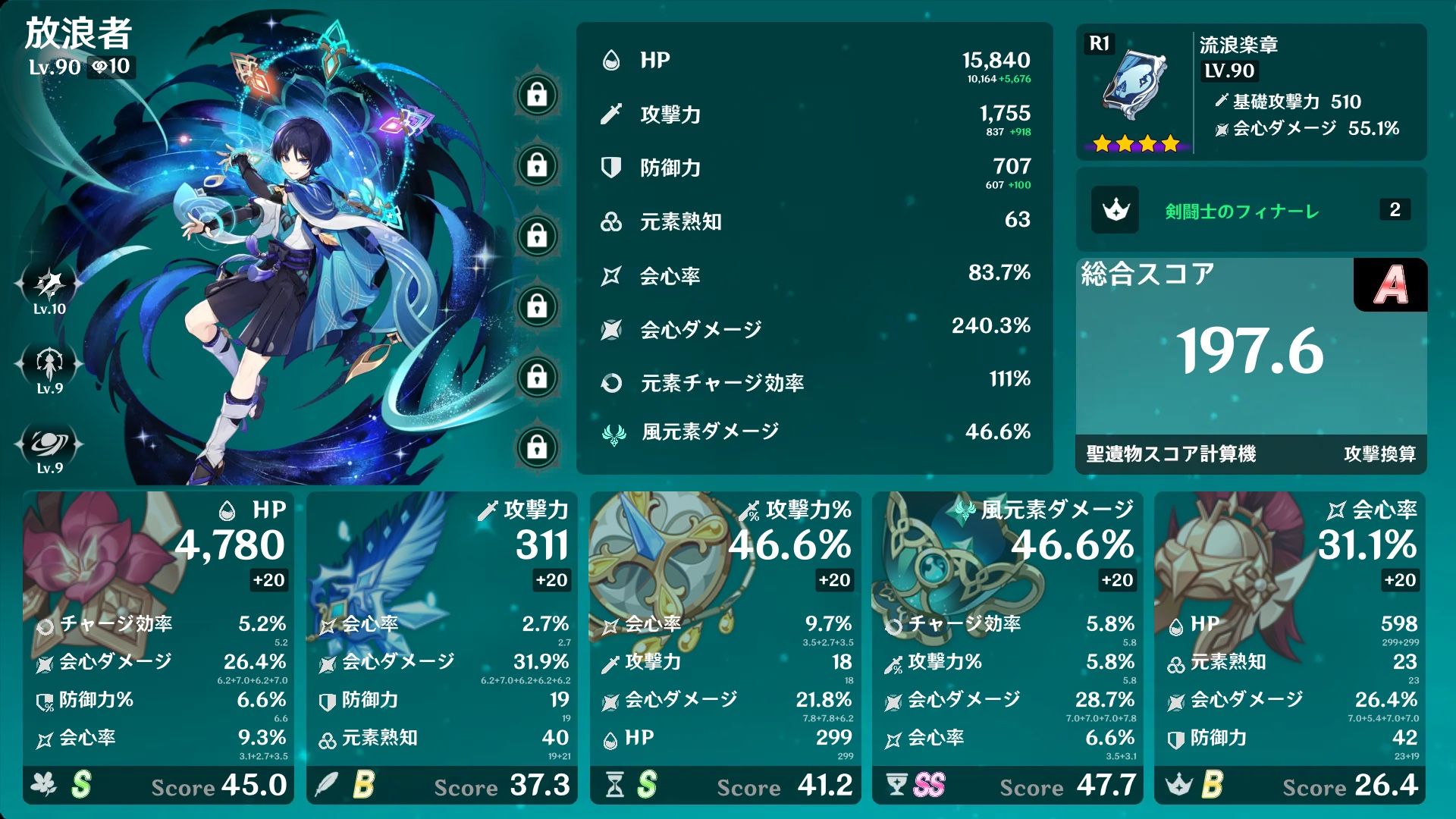Toggle the fourth padlock in the lock column

pos(538,307)
